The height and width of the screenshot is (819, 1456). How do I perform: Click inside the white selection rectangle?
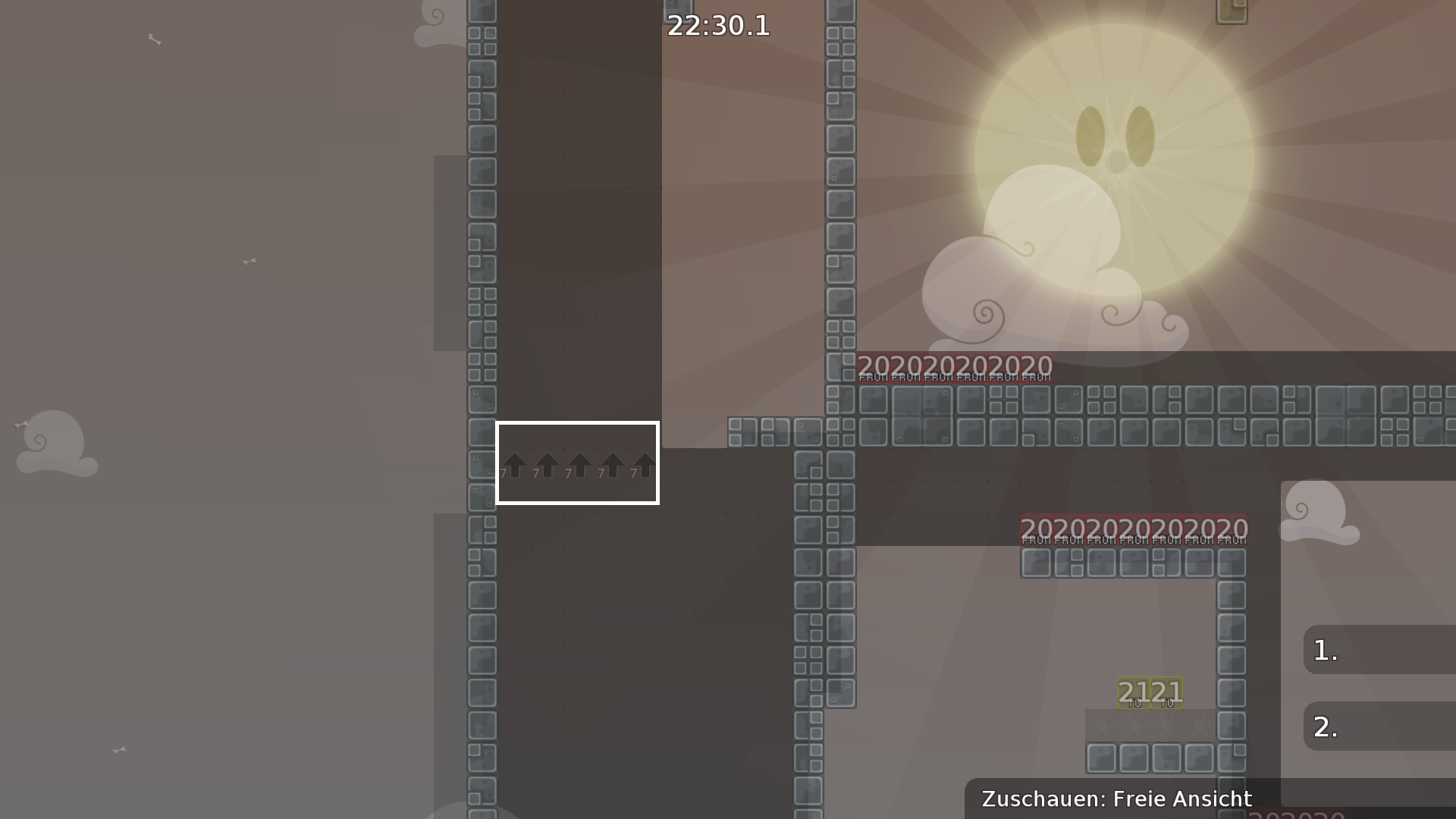tap(579, 463)
